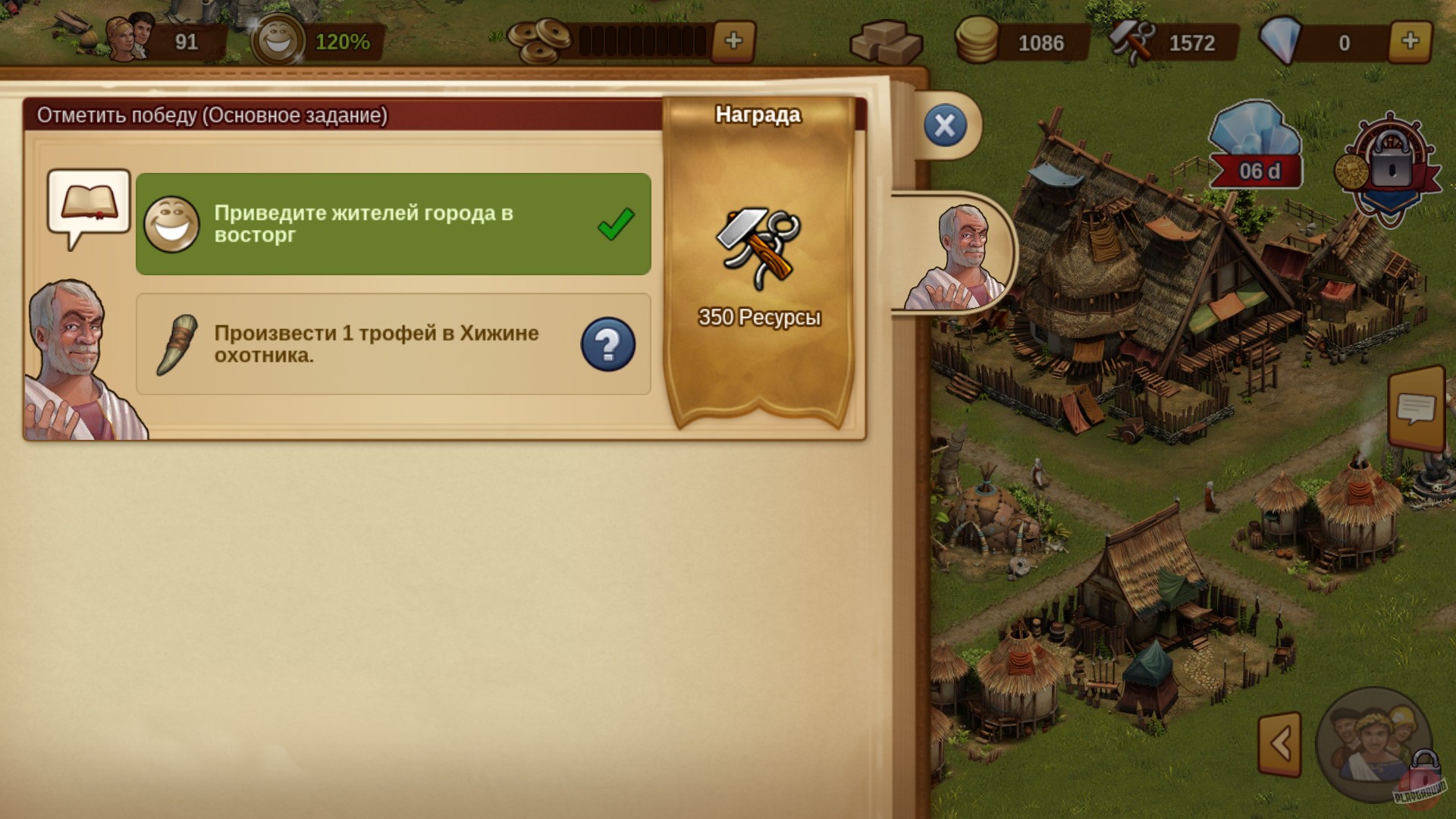Click the quest book speech icon
Viewport: 1456px width, 819px height.
[x=87, y=201]
